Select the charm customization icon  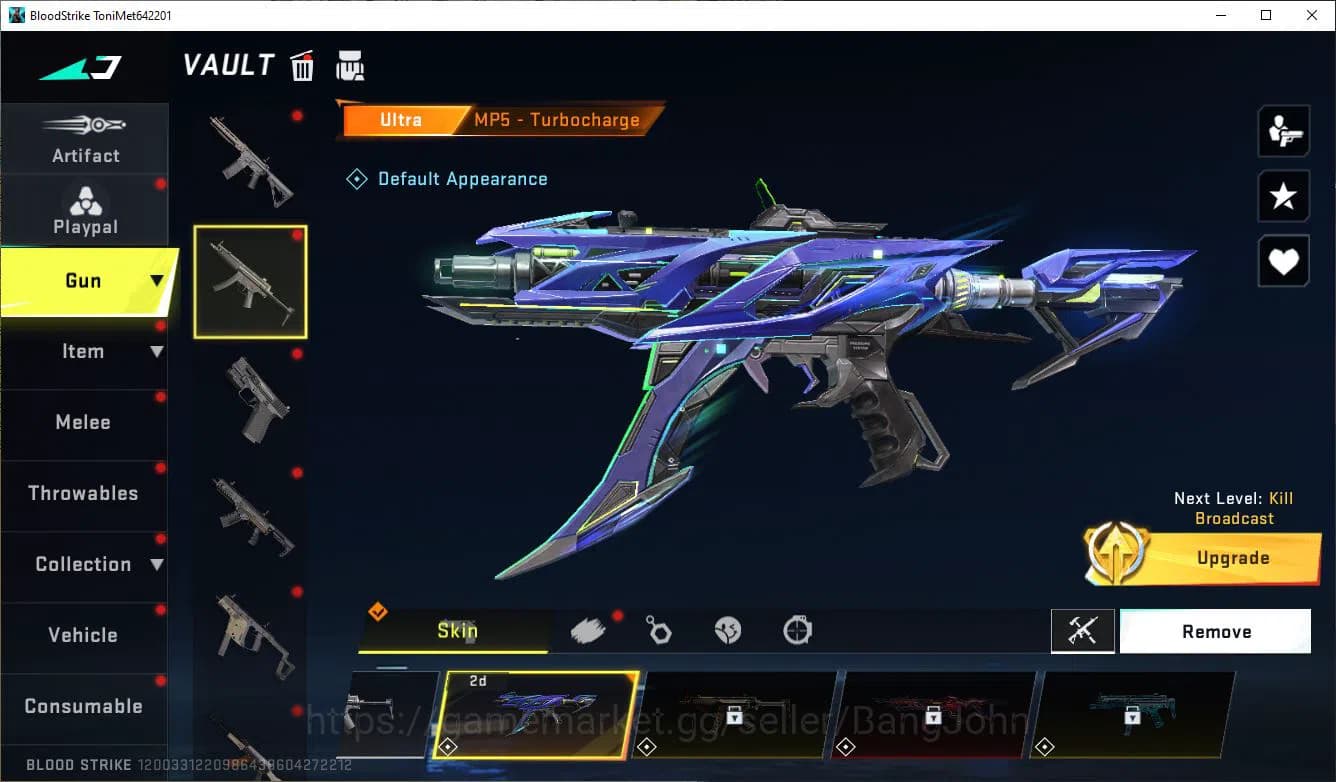pos(659,629)
